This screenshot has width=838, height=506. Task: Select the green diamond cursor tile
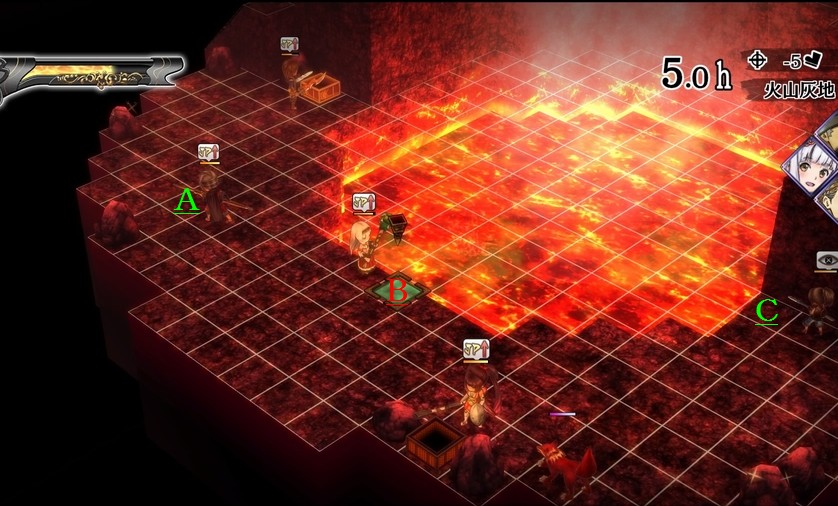point(398,292)
